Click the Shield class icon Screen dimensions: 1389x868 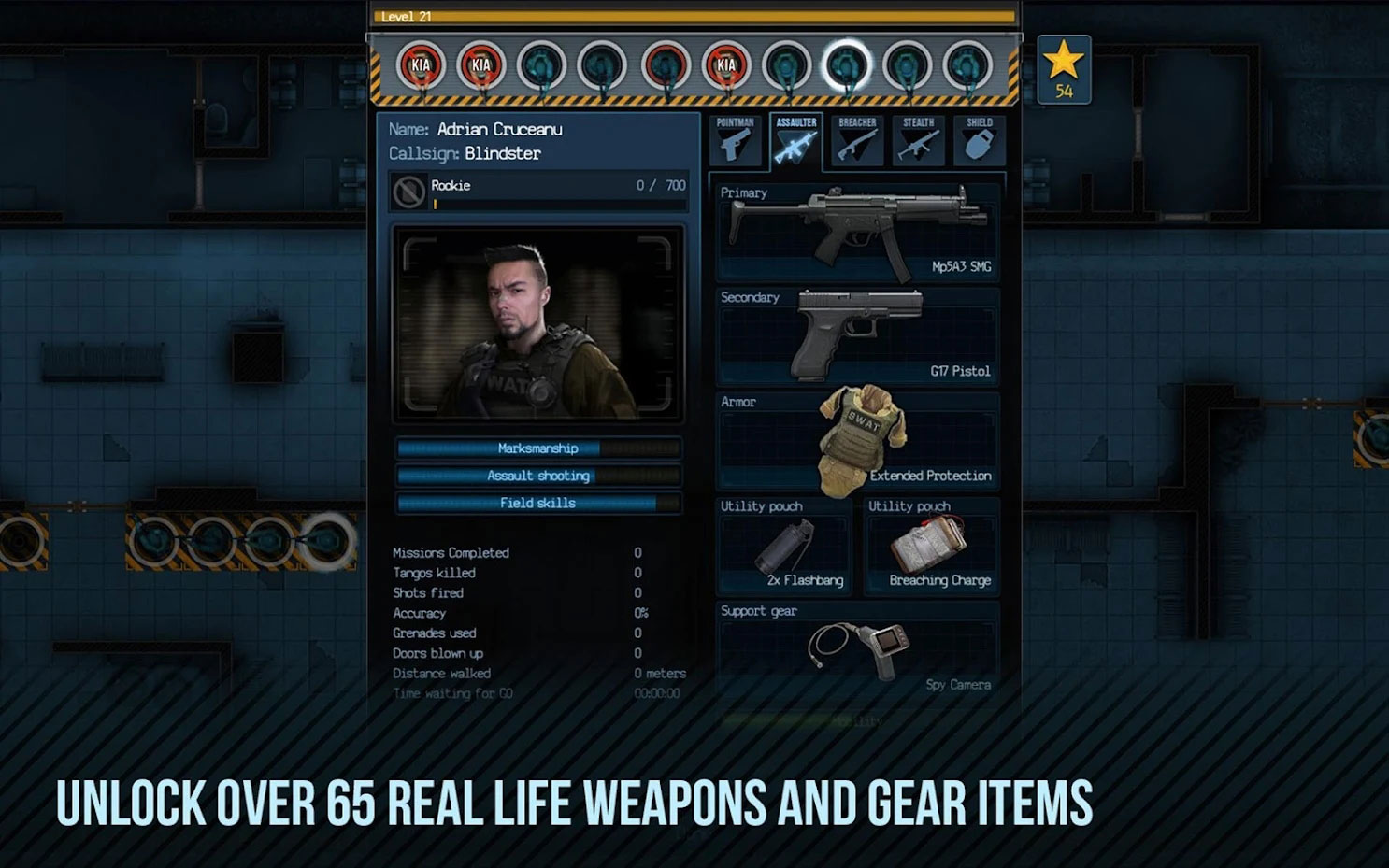[979, 143]
